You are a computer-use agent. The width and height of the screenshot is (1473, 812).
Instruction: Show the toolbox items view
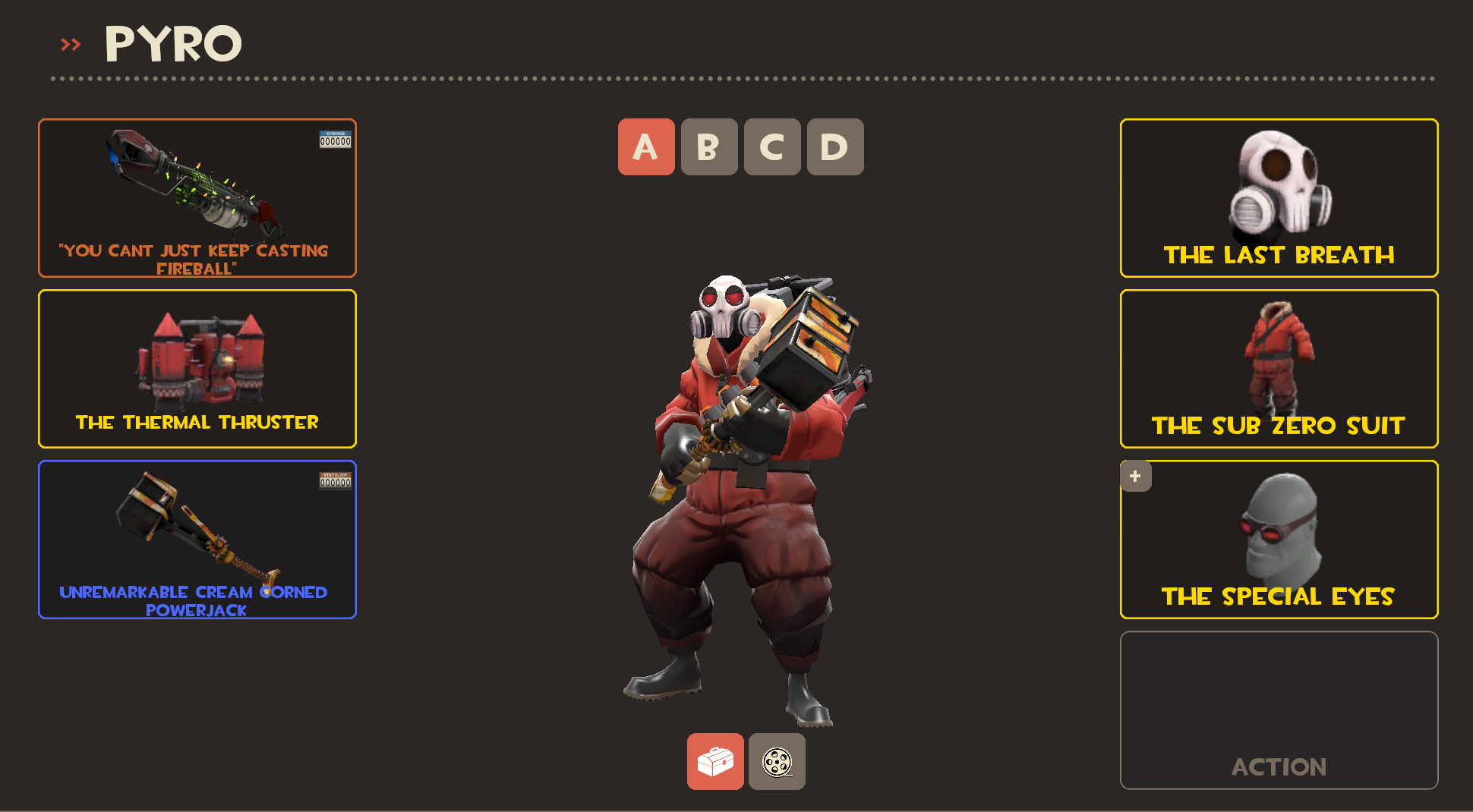715,762
